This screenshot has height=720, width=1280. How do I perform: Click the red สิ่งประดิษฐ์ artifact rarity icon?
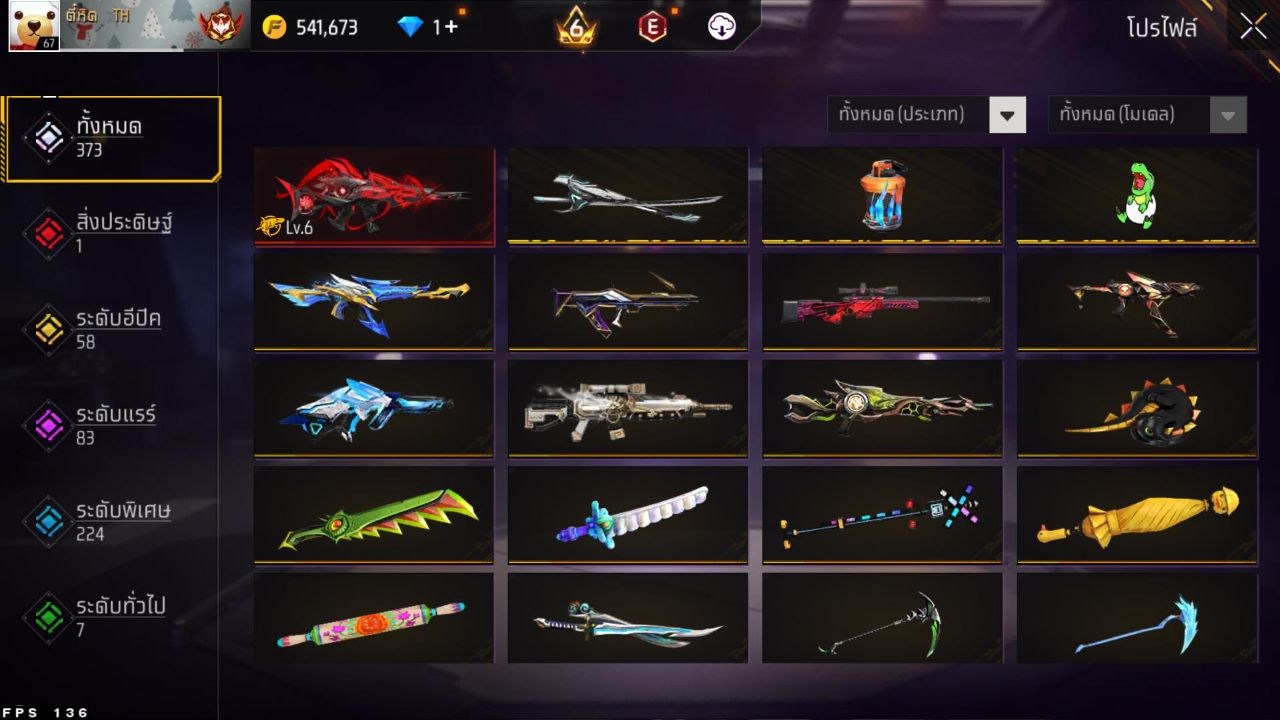[x=47, y=231]
